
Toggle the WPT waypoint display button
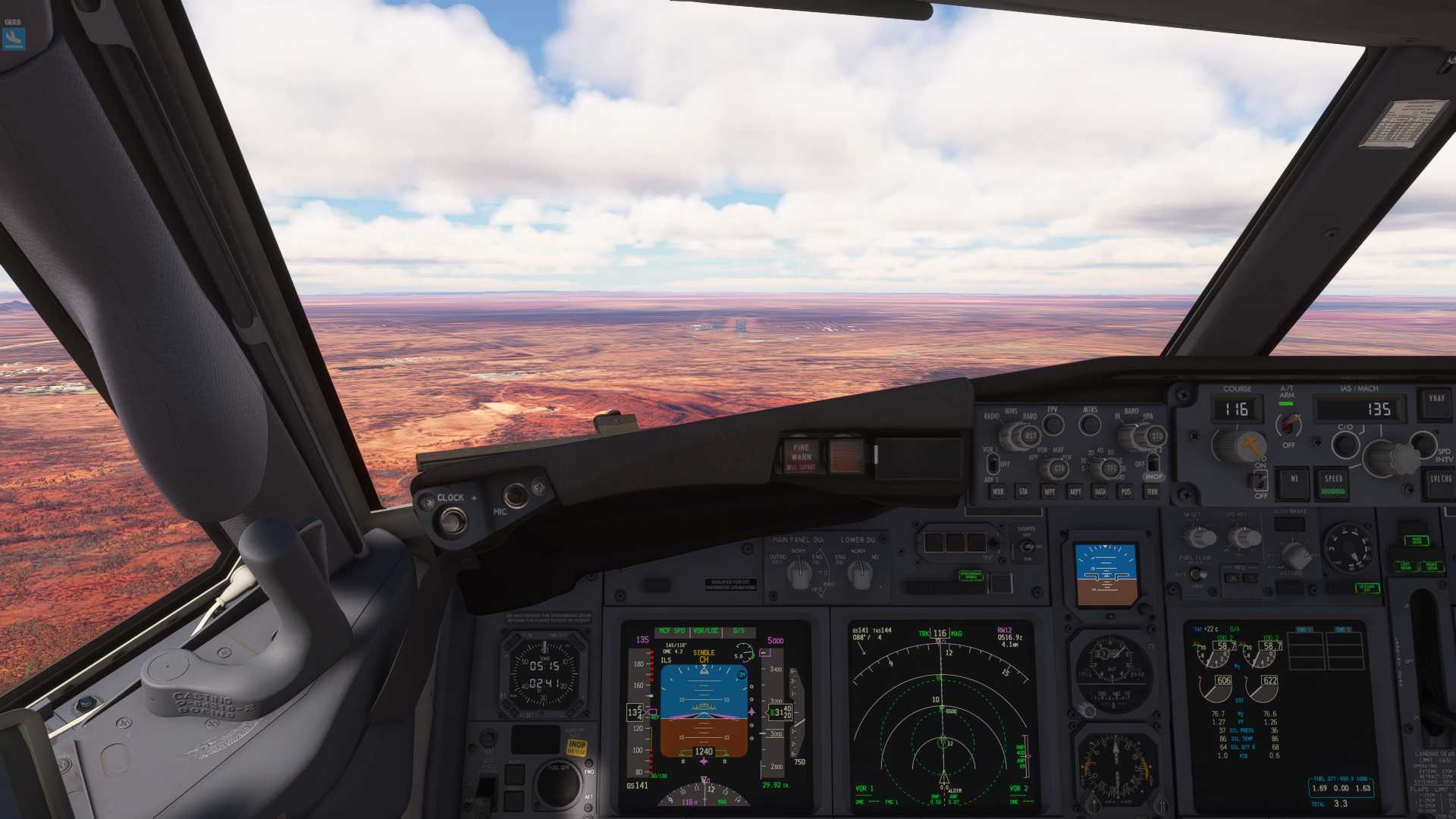click(x=1050, y=491)
